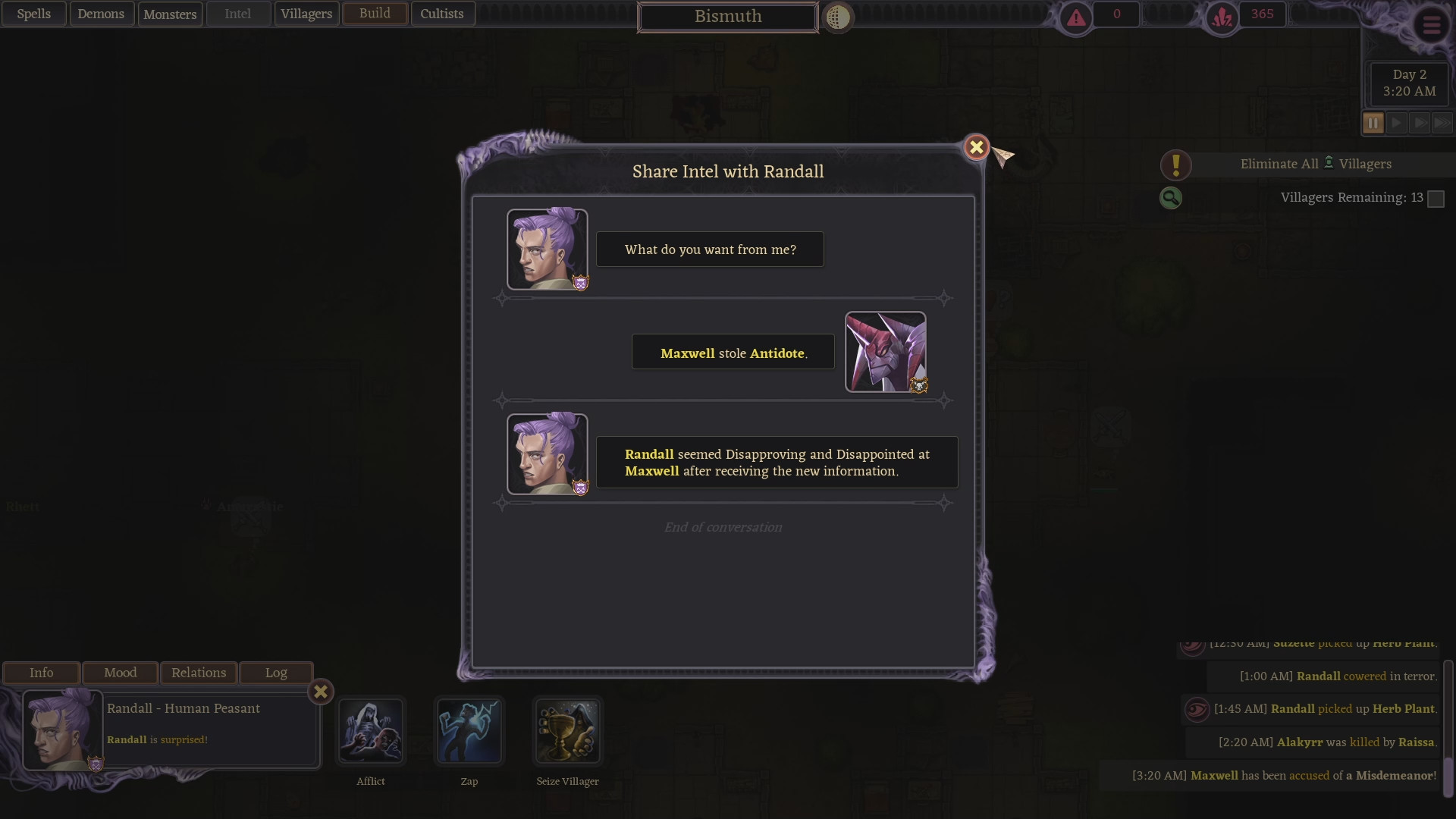Open the Spells menu
1456x819 pixels.
[x=34, y=14]
